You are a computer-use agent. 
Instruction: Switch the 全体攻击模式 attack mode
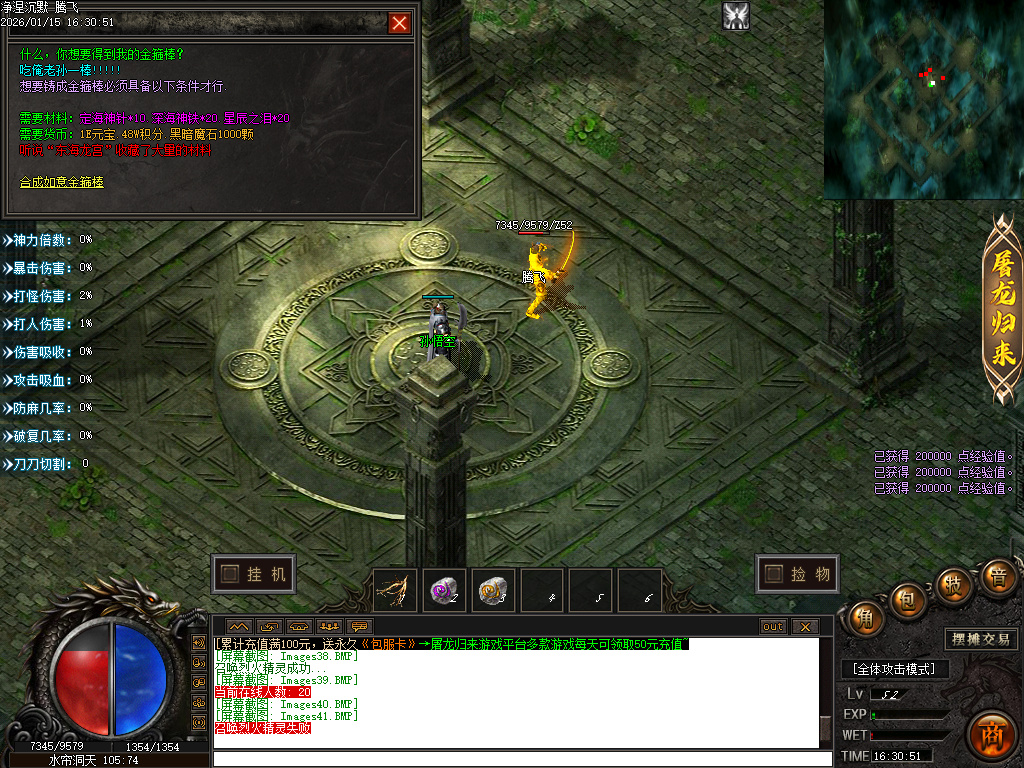tap(894, 669)
